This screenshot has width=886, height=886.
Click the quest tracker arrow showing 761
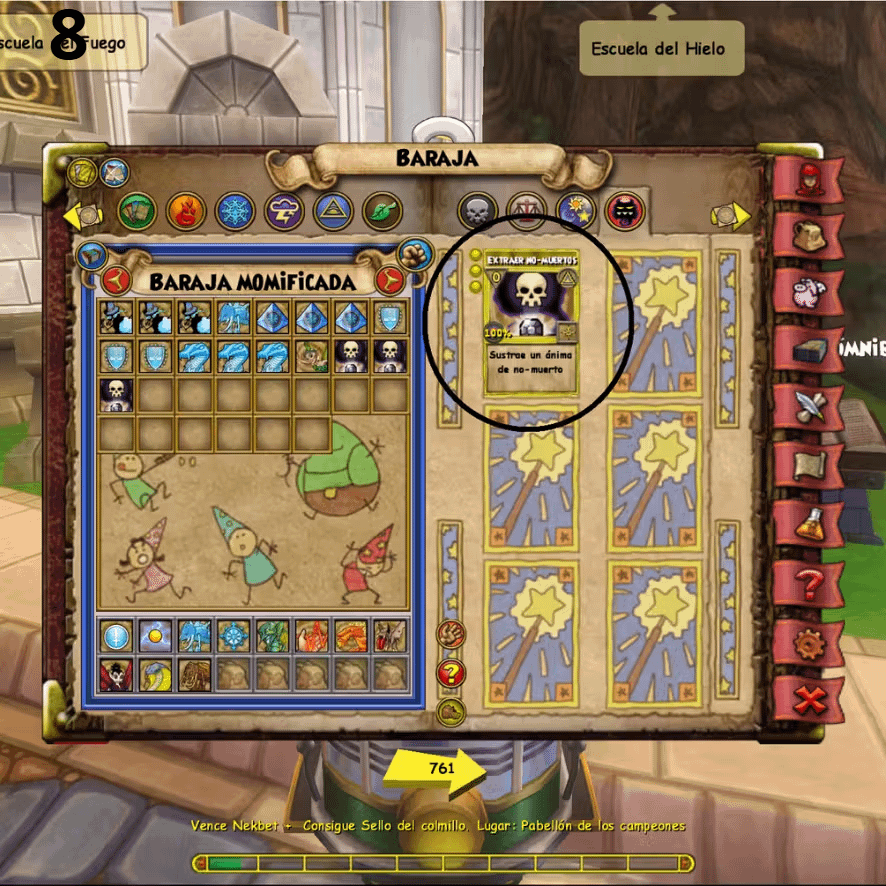pos(434,770)
